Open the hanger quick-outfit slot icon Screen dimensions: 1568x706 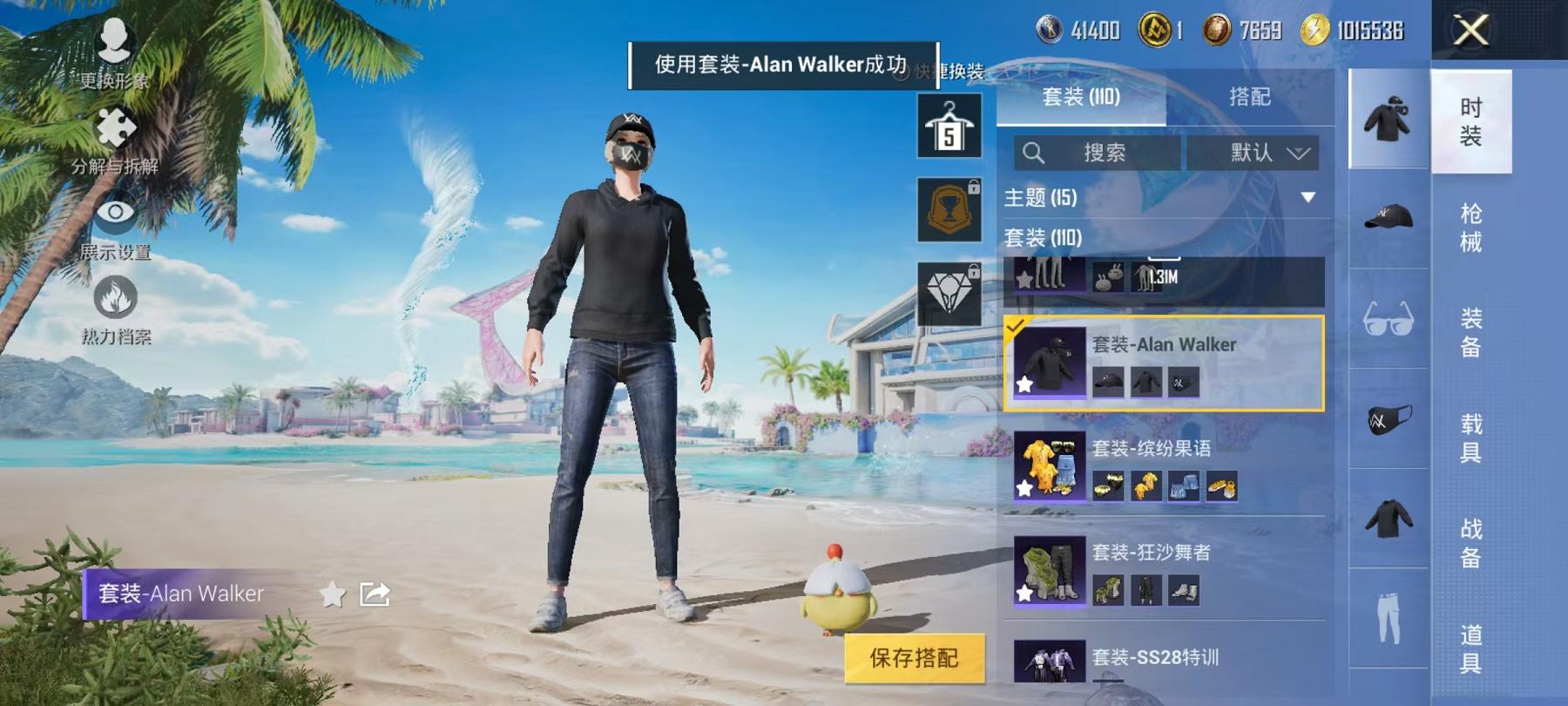pyautogui.click(x=950, y=128)
